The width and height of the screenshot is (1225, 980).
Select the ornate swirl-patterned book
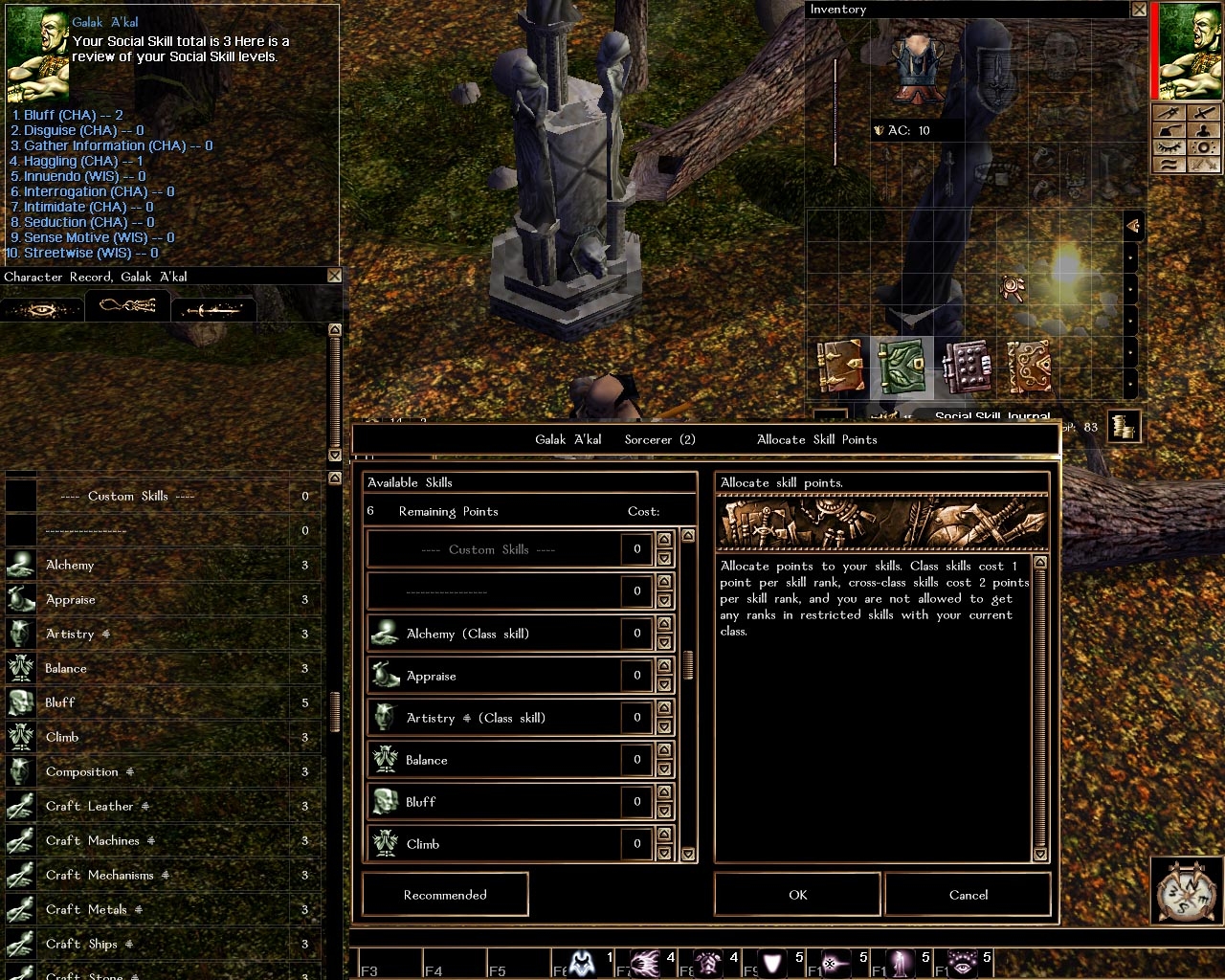tap(1029, 367)
